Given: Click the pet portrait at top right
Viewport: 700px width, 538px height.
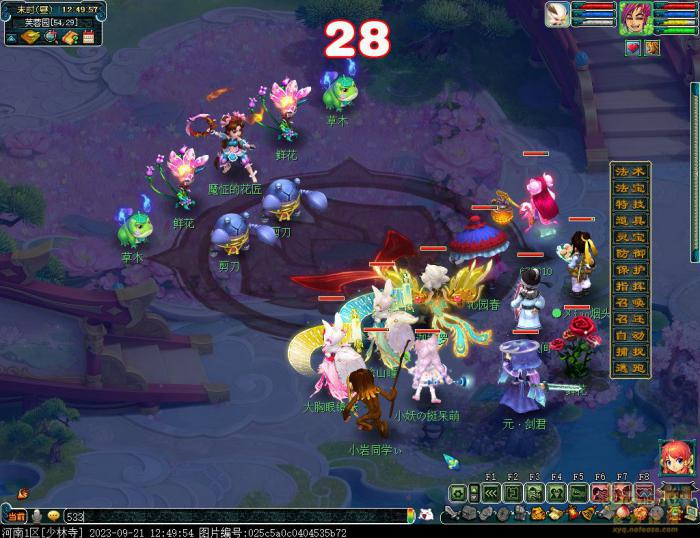Looking at the screenshot, I should (x=557, y=14).
